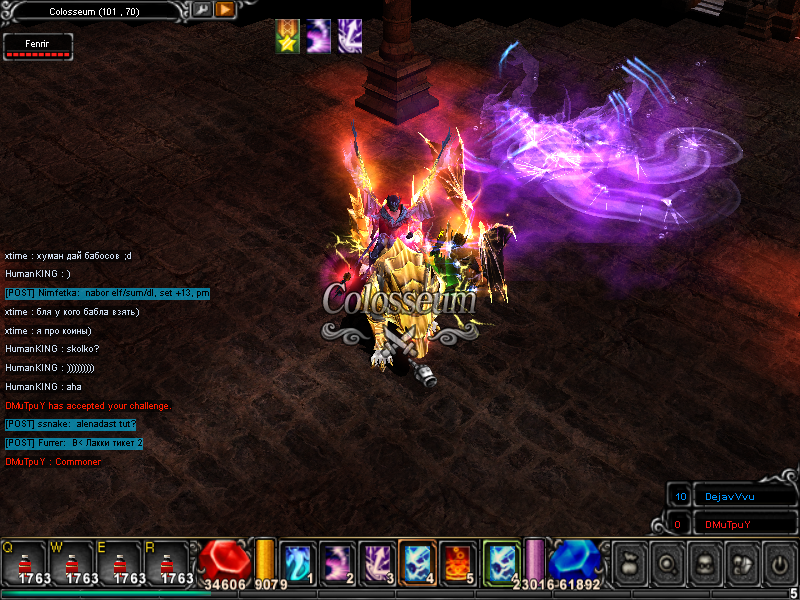Click the power button to exit
The width and height of the screenshot is (800, 600).
pyautogui.click(x=777, y=562)
